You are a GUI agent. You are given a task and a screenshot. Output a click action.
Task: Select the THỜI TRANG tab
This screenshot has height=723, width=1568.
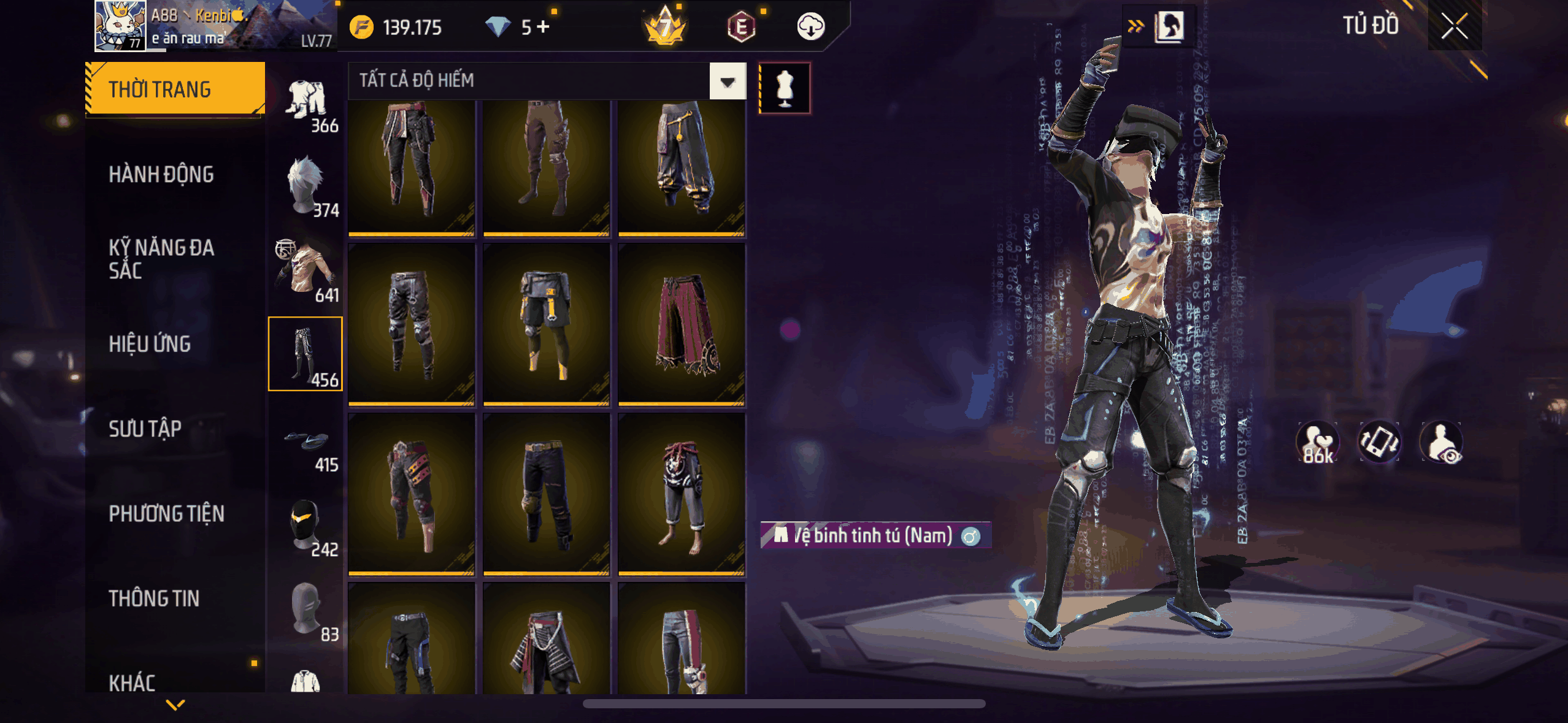(x=175, y=90)
